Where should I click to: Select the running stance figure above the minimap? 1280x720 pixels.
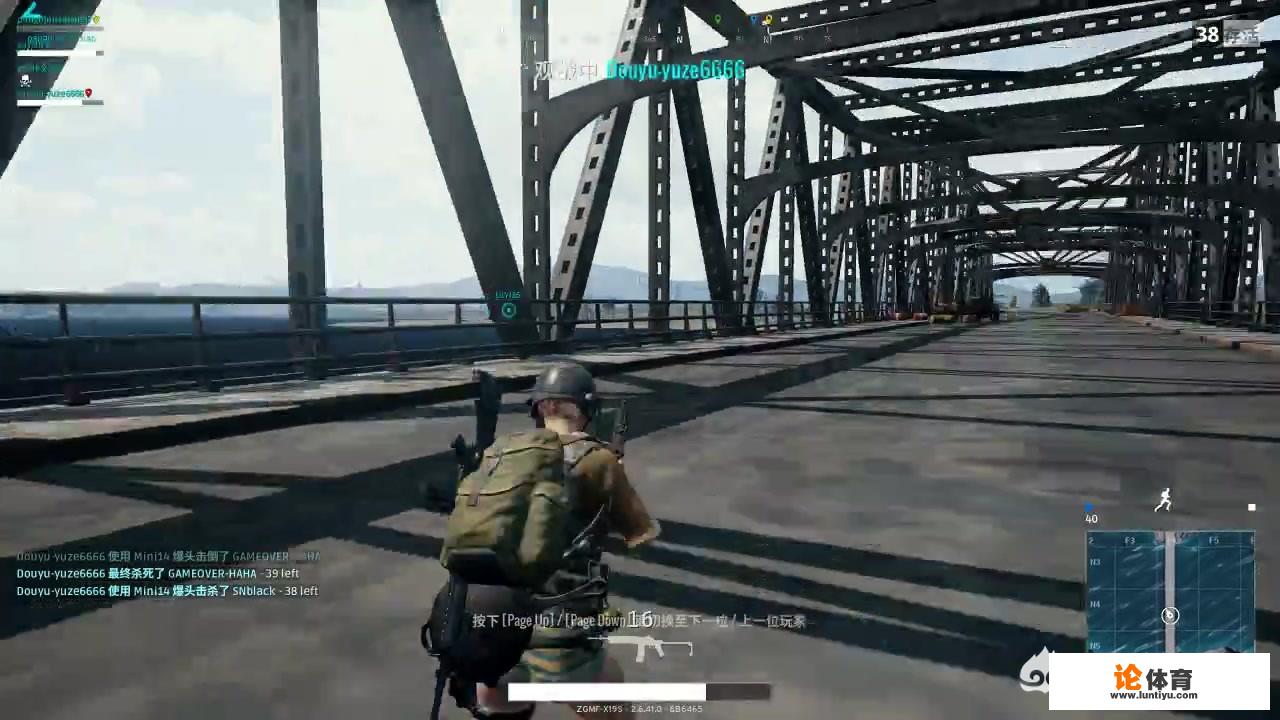tap(1164, 502)
